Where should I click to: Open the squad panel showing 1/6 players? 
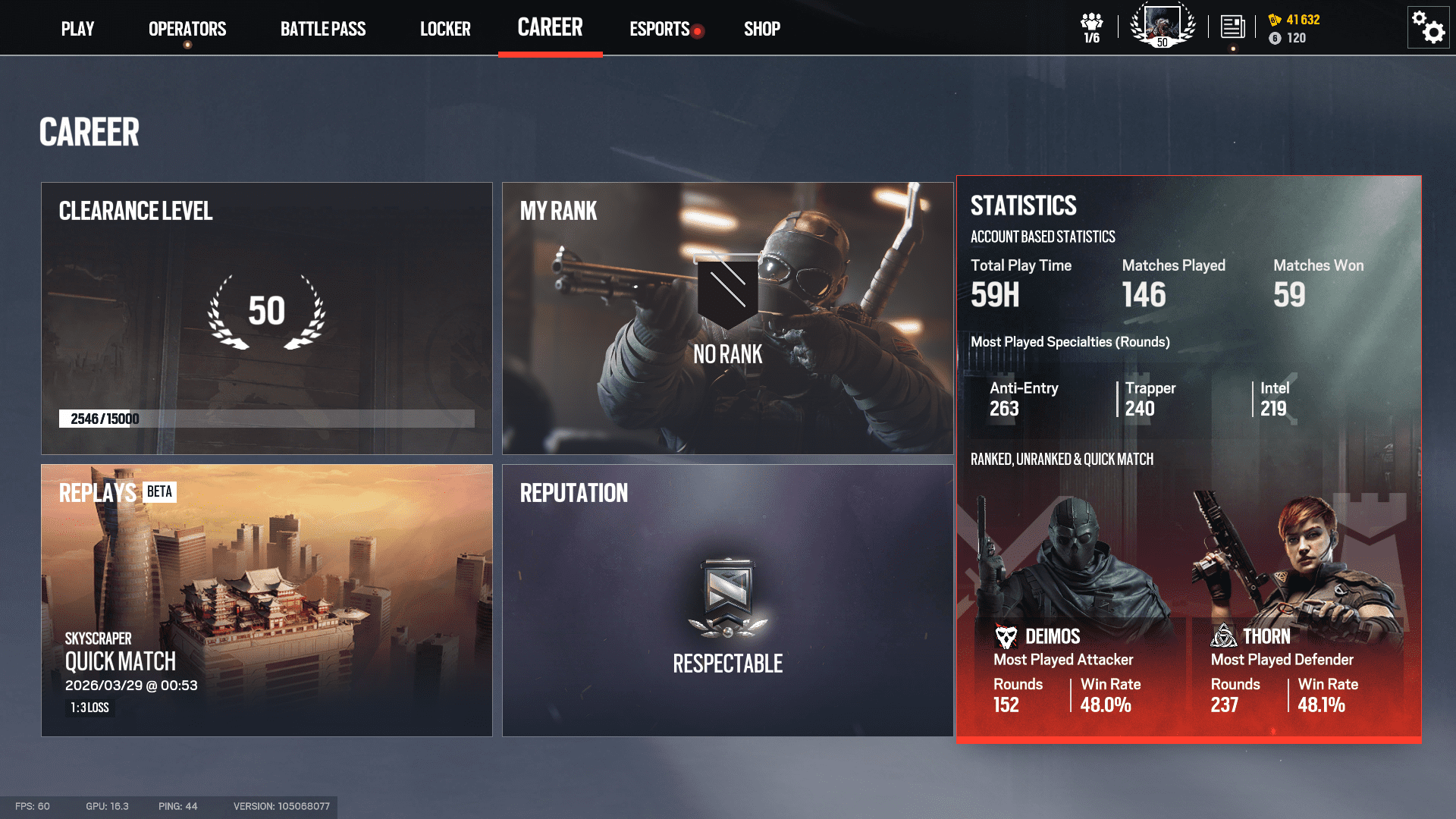tap(1090, 27)
